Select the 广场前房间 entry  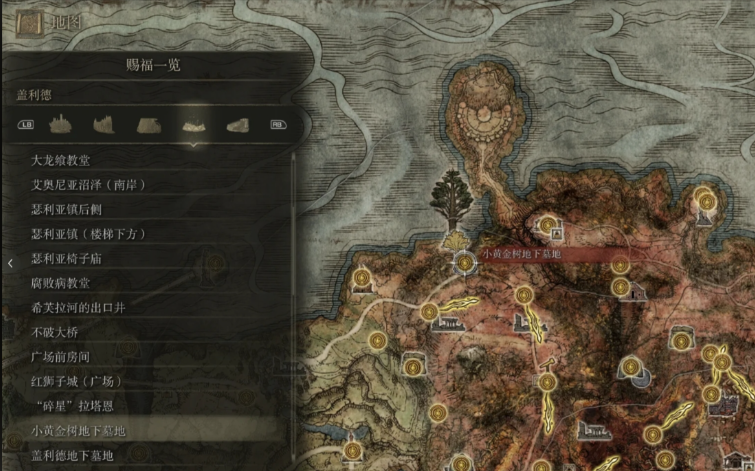point(60,356)
